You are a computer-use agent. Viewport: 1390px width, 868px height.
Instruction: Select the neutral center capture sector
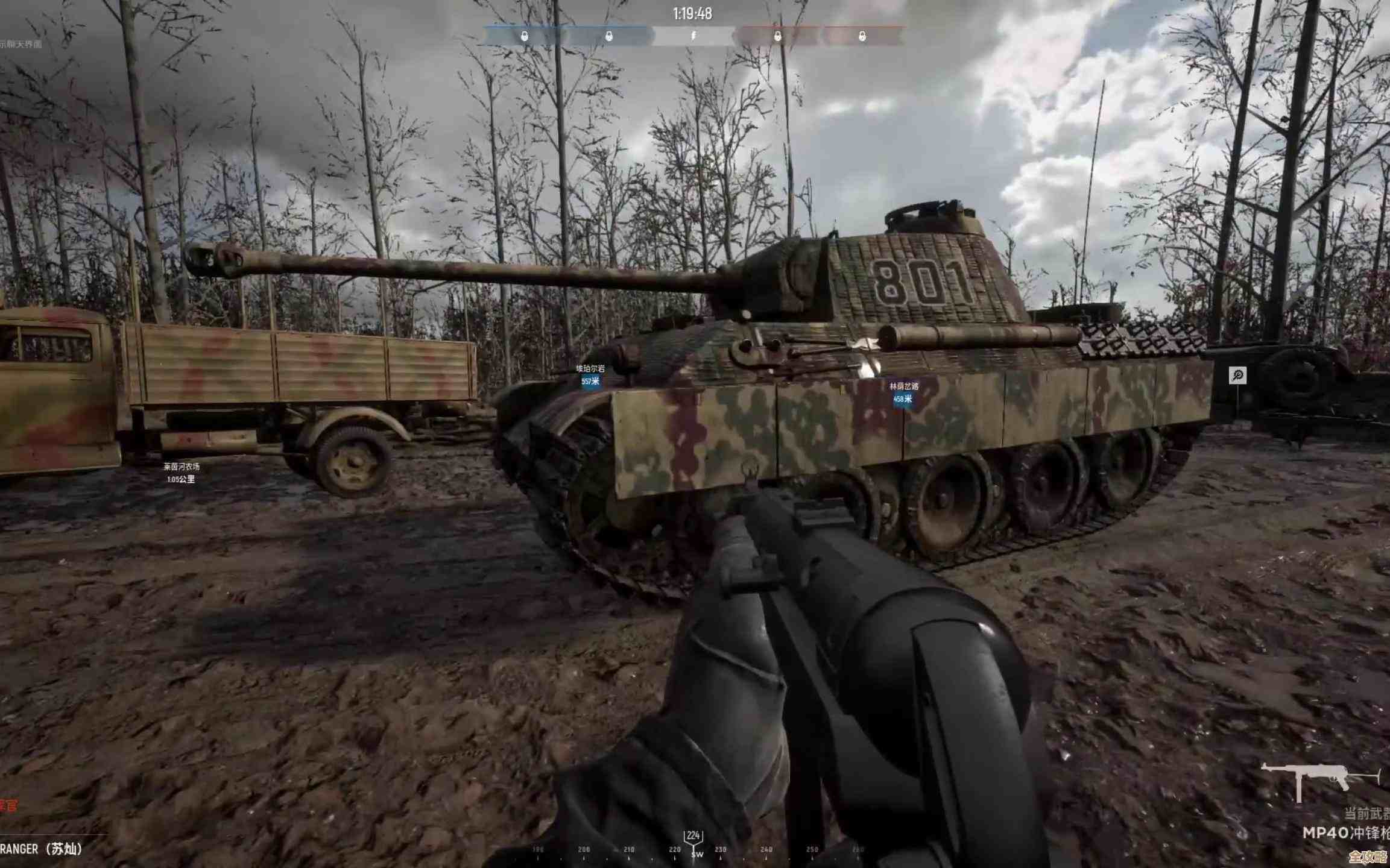pyautogui.click(x=693, y=36)
